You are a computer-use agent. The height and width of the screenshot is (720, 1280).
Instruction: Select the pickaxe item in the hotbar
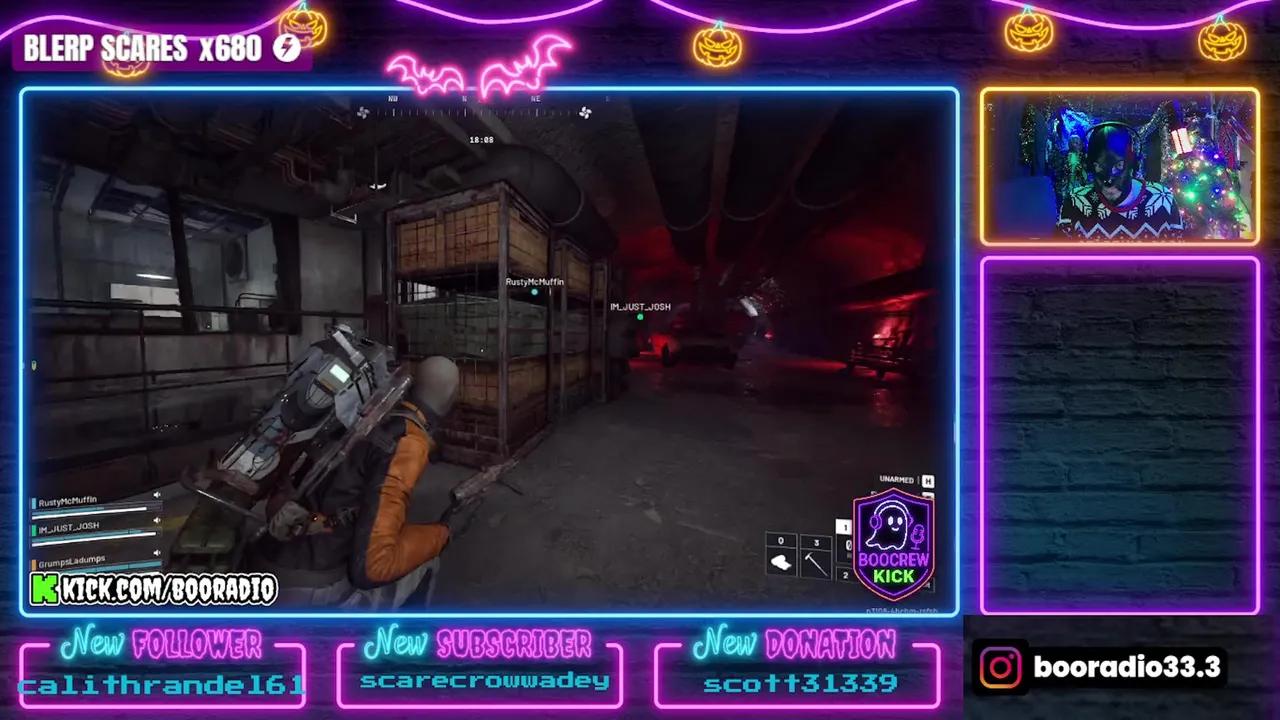(817, 562)
